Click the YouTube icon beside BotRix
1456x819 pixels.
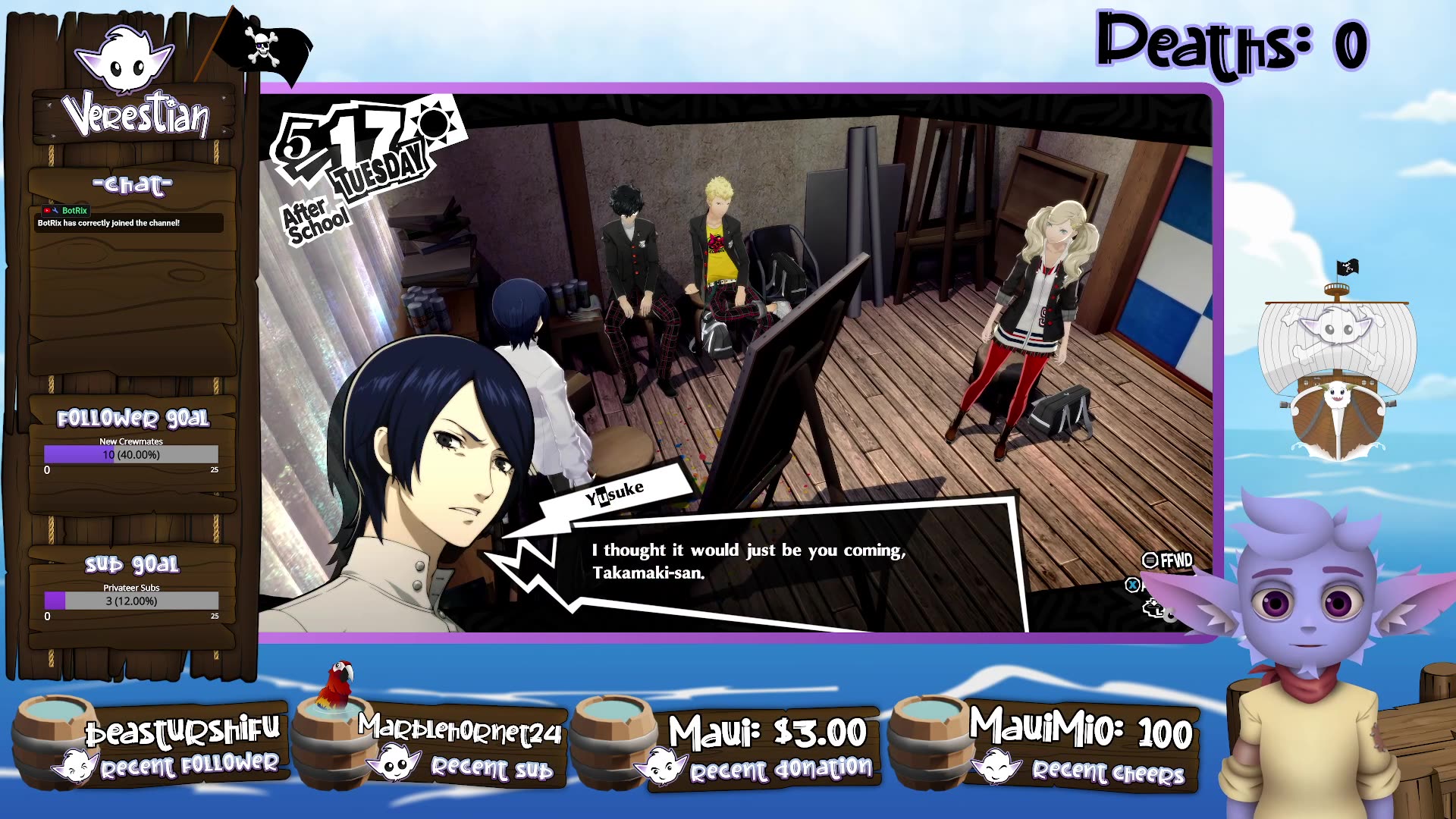click(x=47, y=210)
